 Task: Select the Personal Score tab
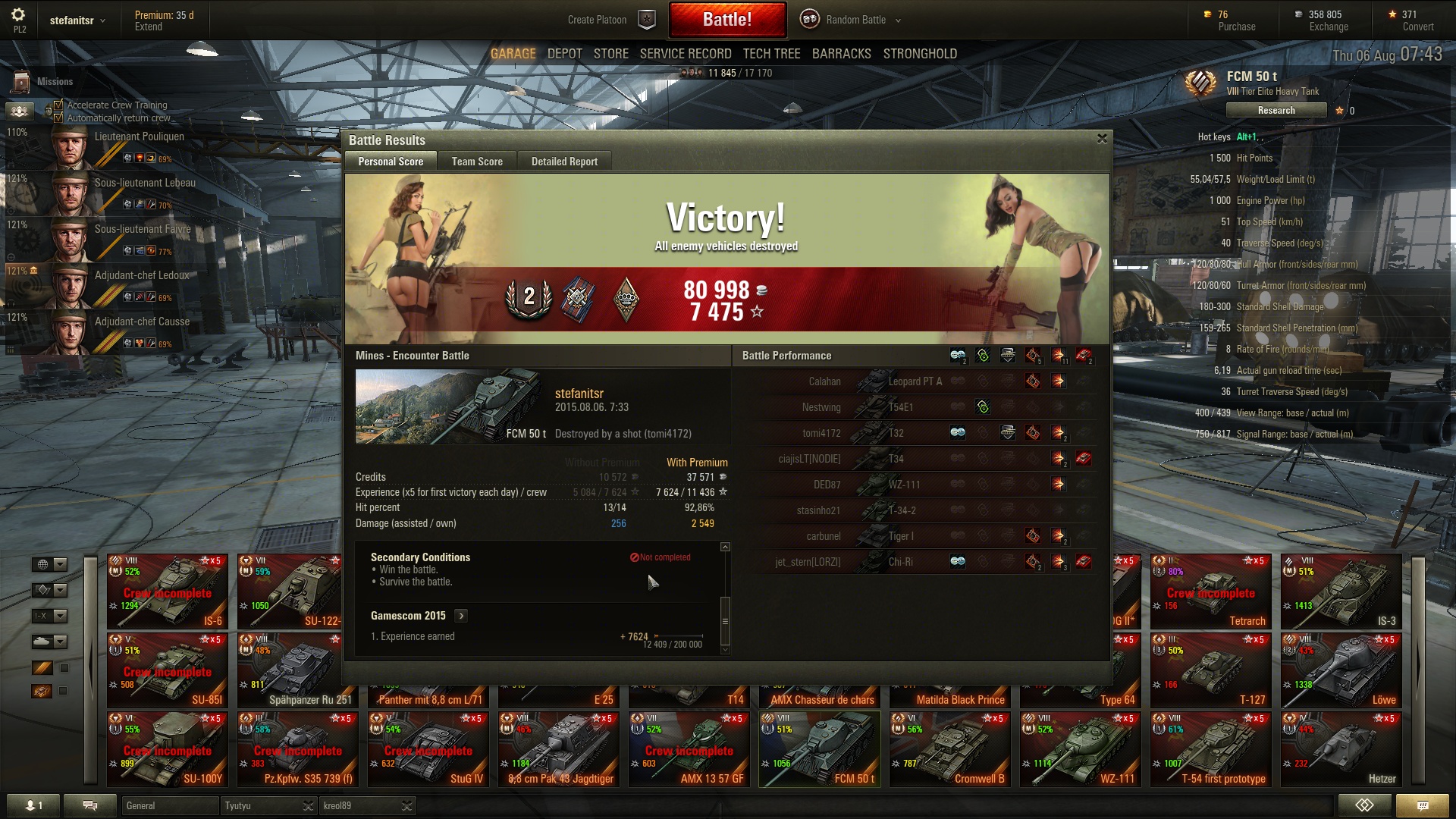click(391, 162)
